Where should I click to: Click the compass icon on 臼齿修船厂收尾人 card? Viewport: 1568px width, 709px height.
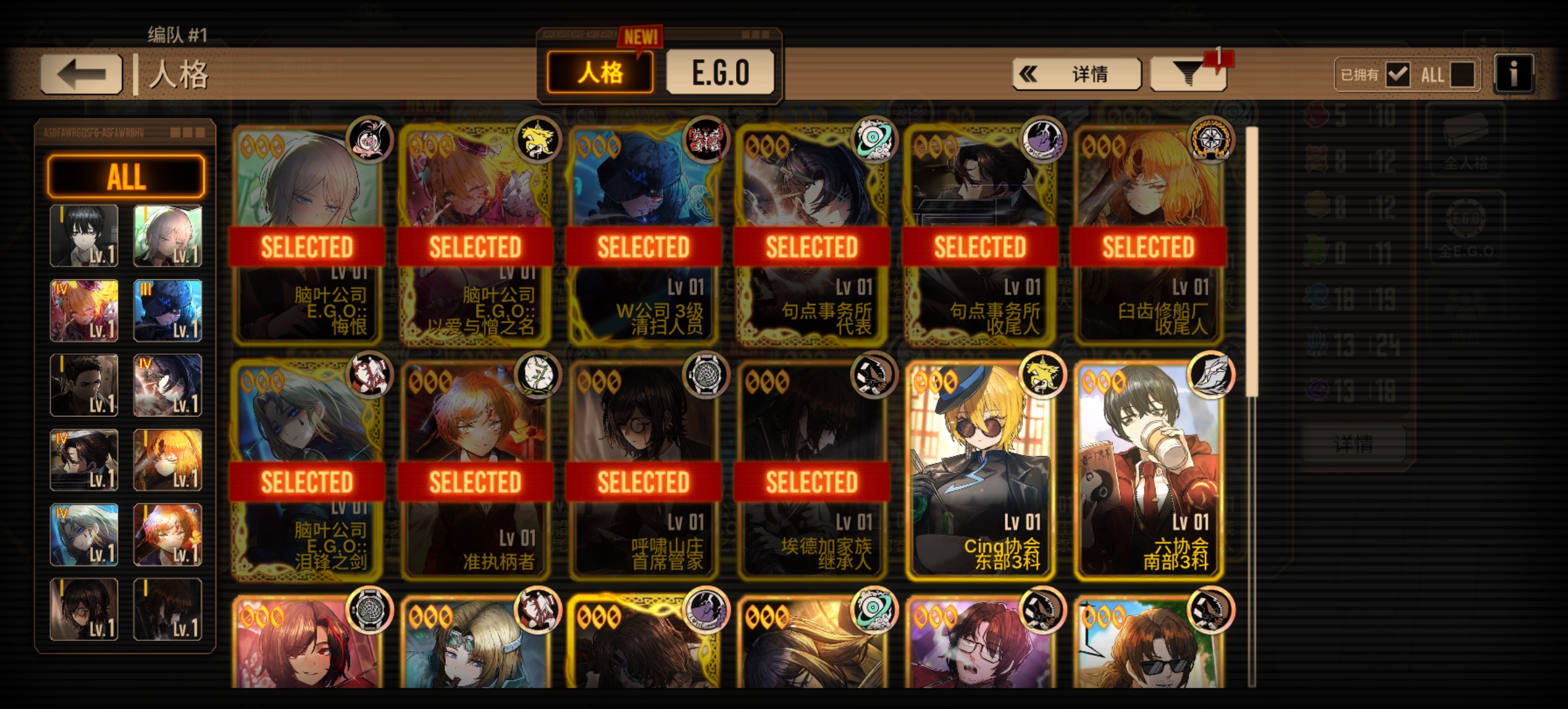pyautogui.click(x=1211, y=140)
